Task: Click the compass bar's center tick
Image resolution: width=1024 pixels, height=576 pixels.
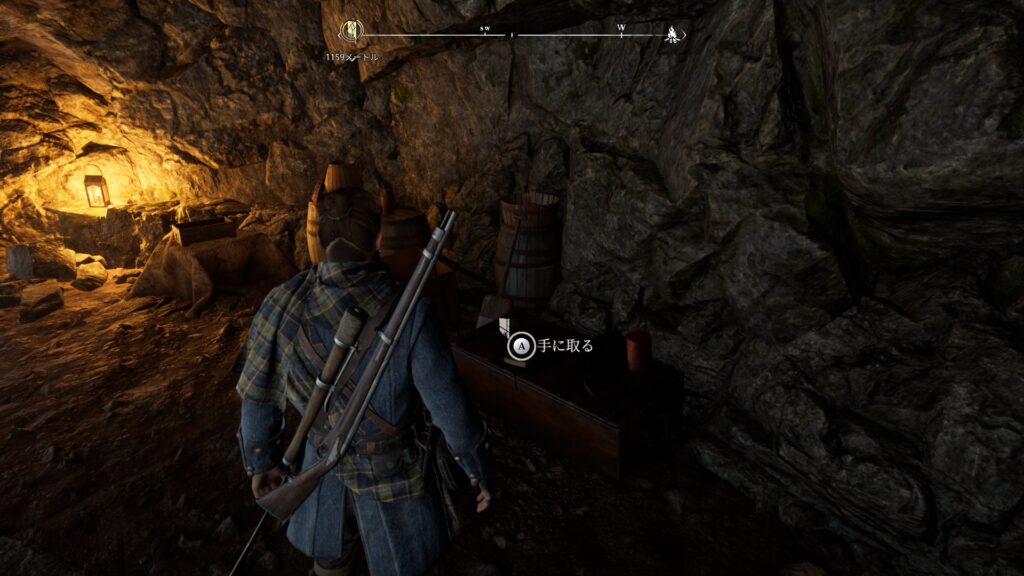Action: (512, 35)
